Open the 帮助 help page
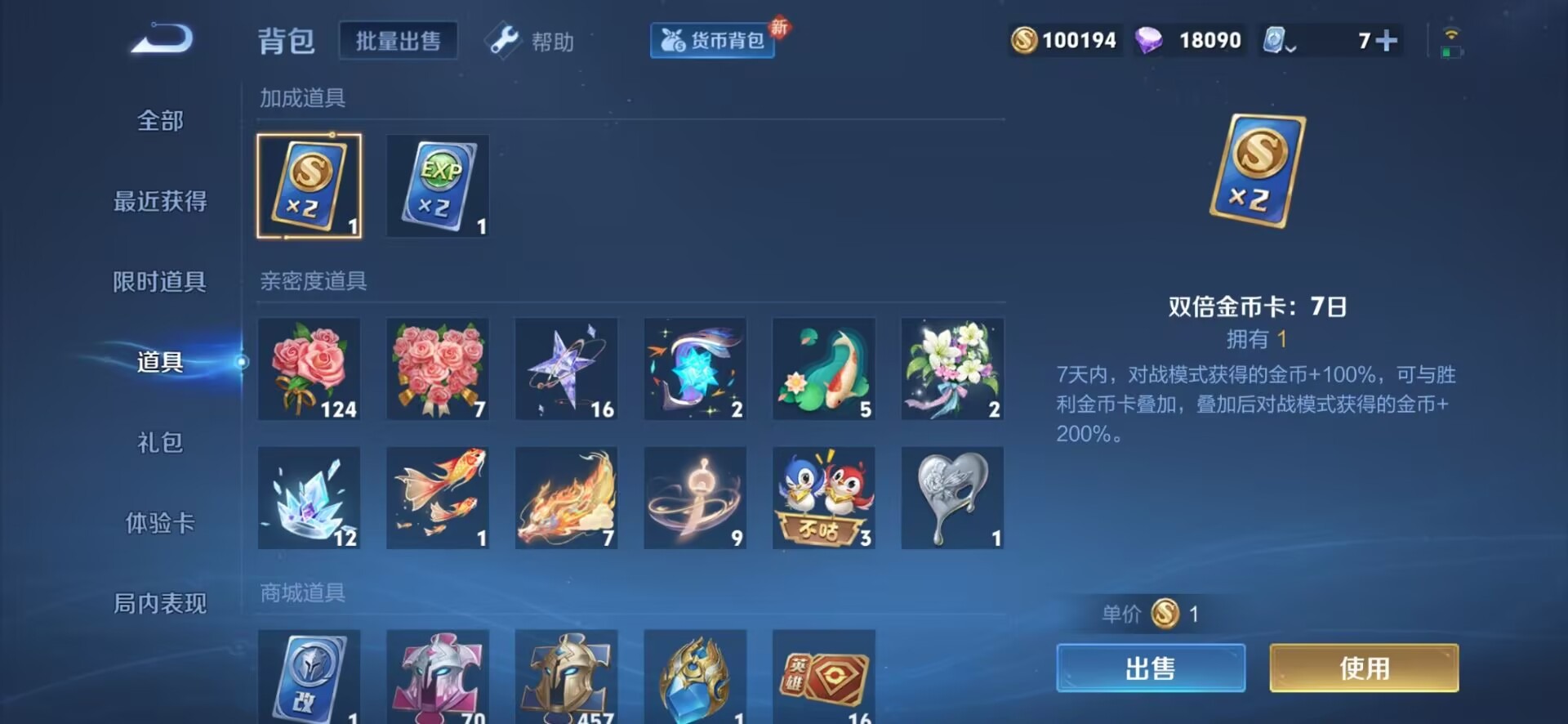1568x724 pixels. tap(532, 41)
